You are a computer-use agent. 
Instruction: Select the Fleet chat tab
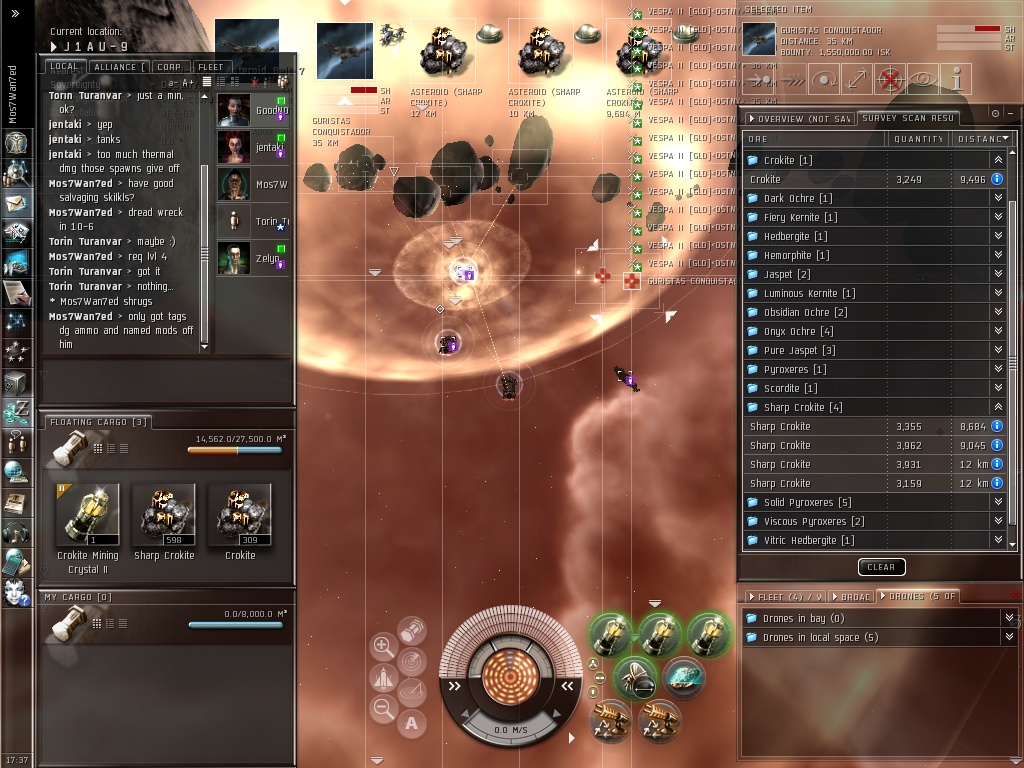211,67
